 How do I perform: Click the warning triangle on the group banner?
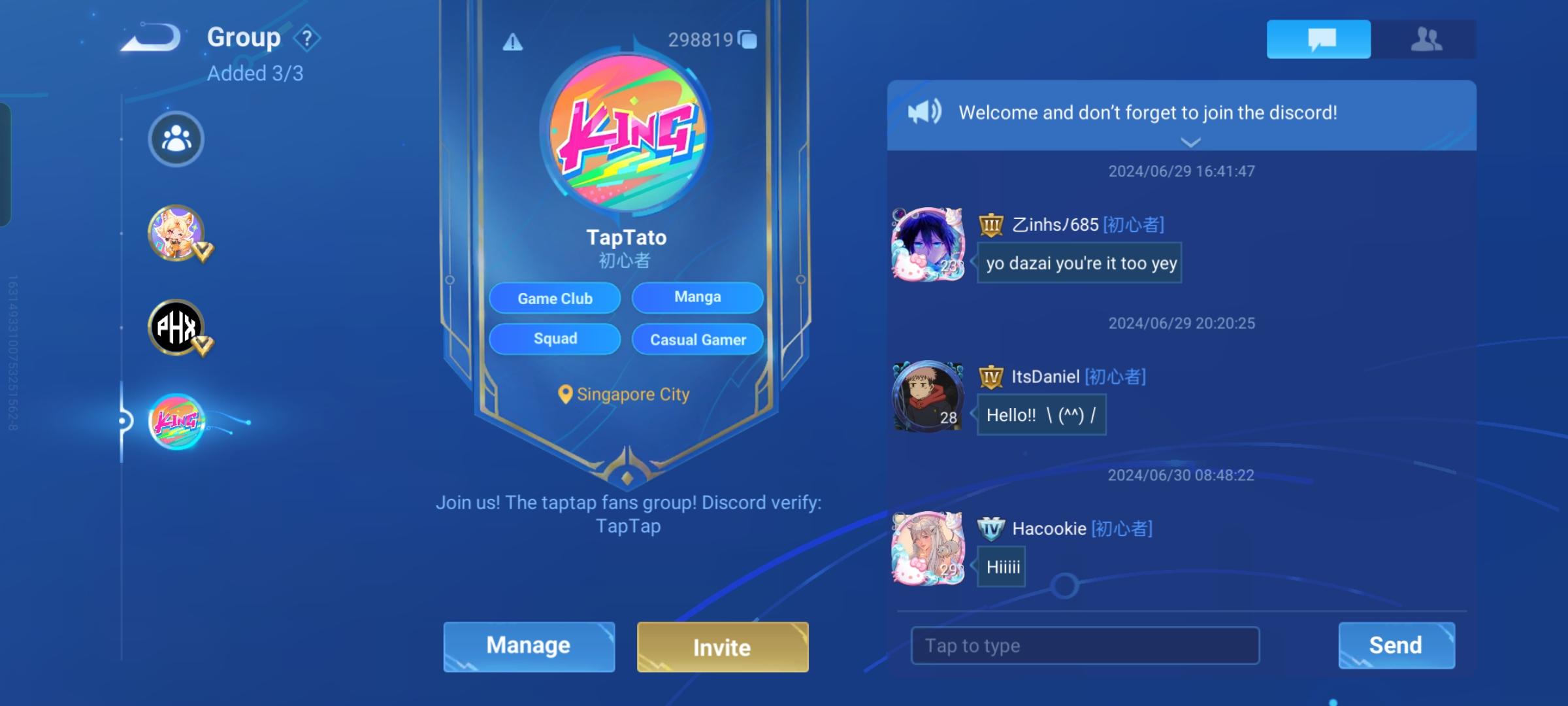coord(512,41)
